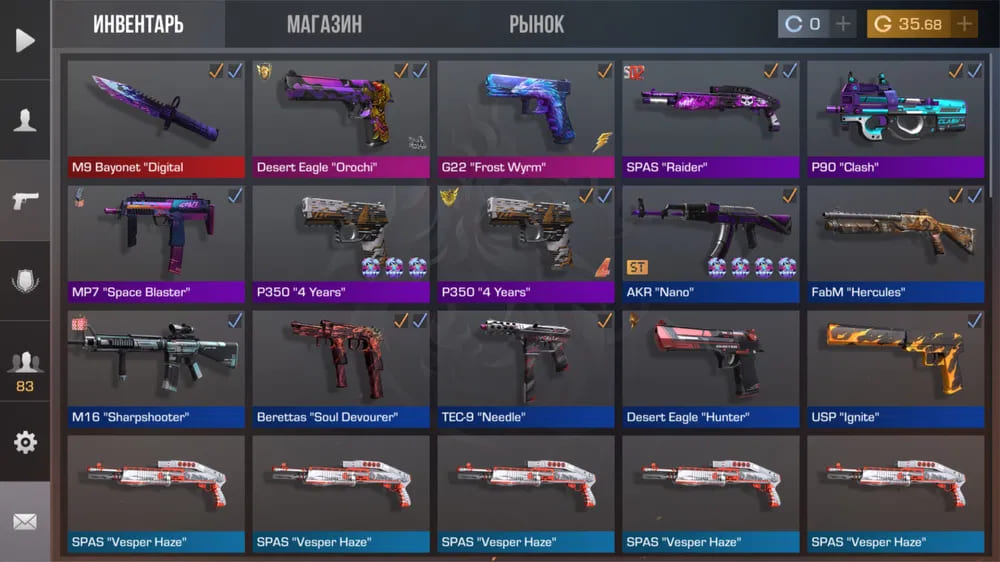Image resolution: width=1000 pixels, height=562 pixels.
Task: Add silver coins with the plus button
Action: [843, 24]
